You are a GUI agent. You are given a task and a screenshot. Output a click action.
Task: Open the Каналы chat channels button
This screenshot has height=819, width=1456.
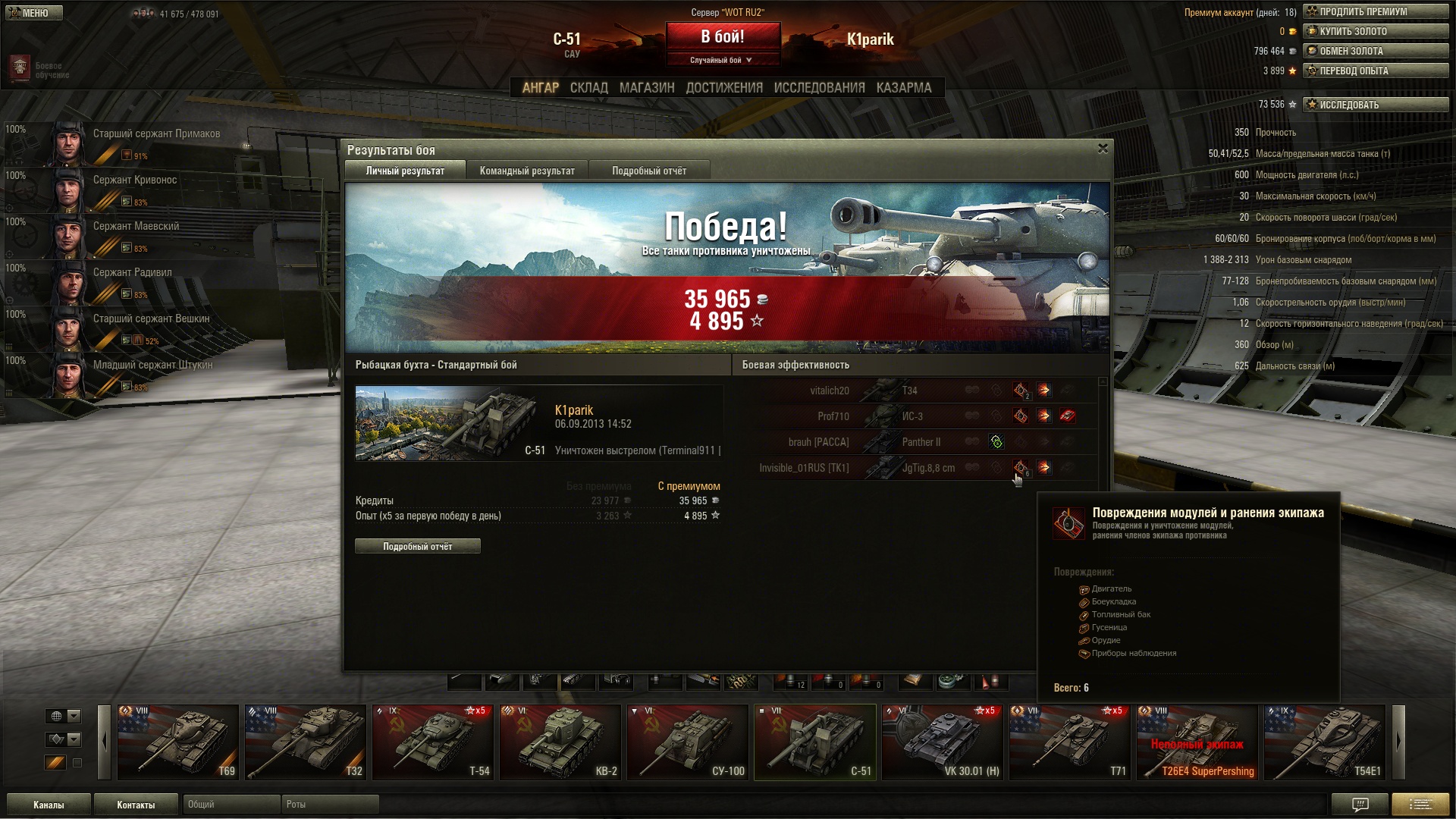tap(49, 805)
